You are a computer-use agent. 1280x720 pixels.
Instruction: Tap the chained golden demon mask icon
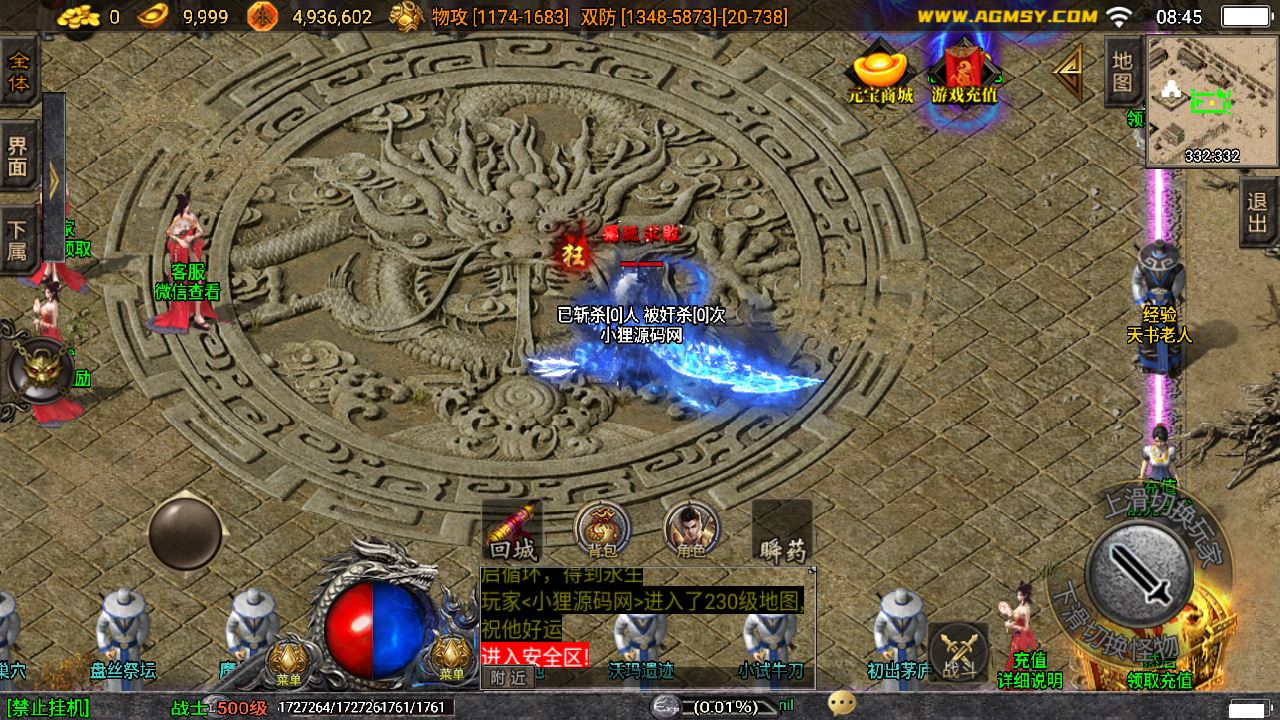(x=39, y=370)
